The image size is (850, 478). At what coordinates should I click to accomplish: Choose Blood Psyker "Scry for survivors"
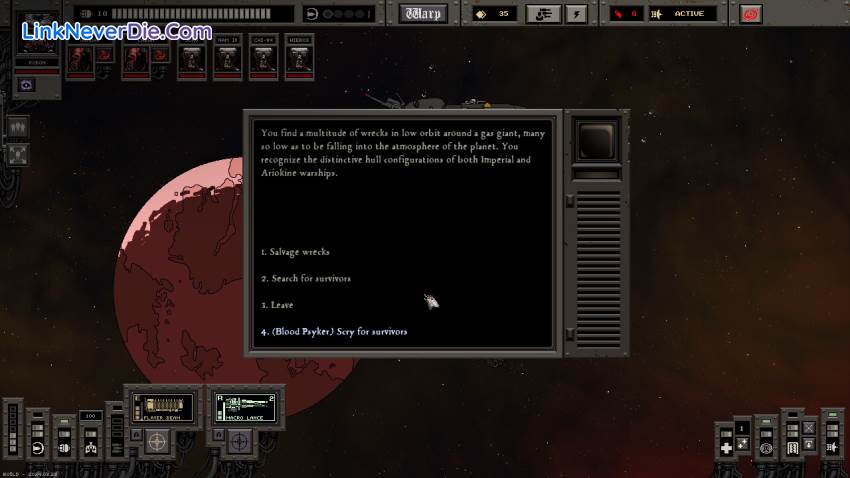pyautogui.click(x=334, y=331)
